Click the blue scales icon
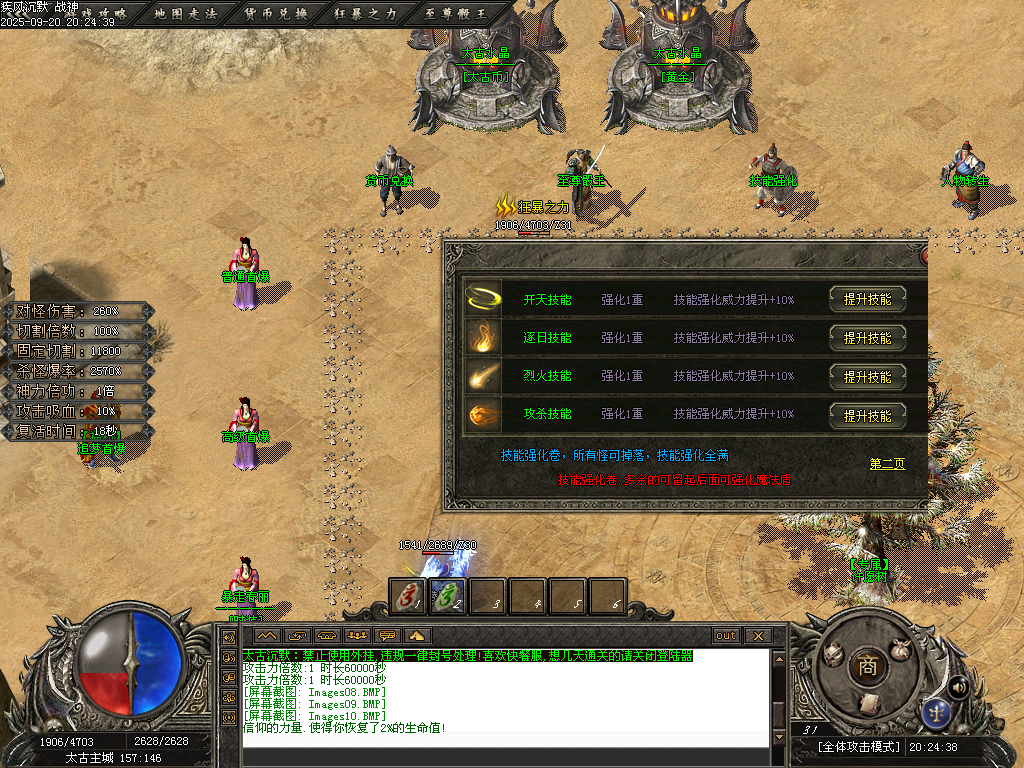The width and height of the screenshot is (1024, 768). 937,711
